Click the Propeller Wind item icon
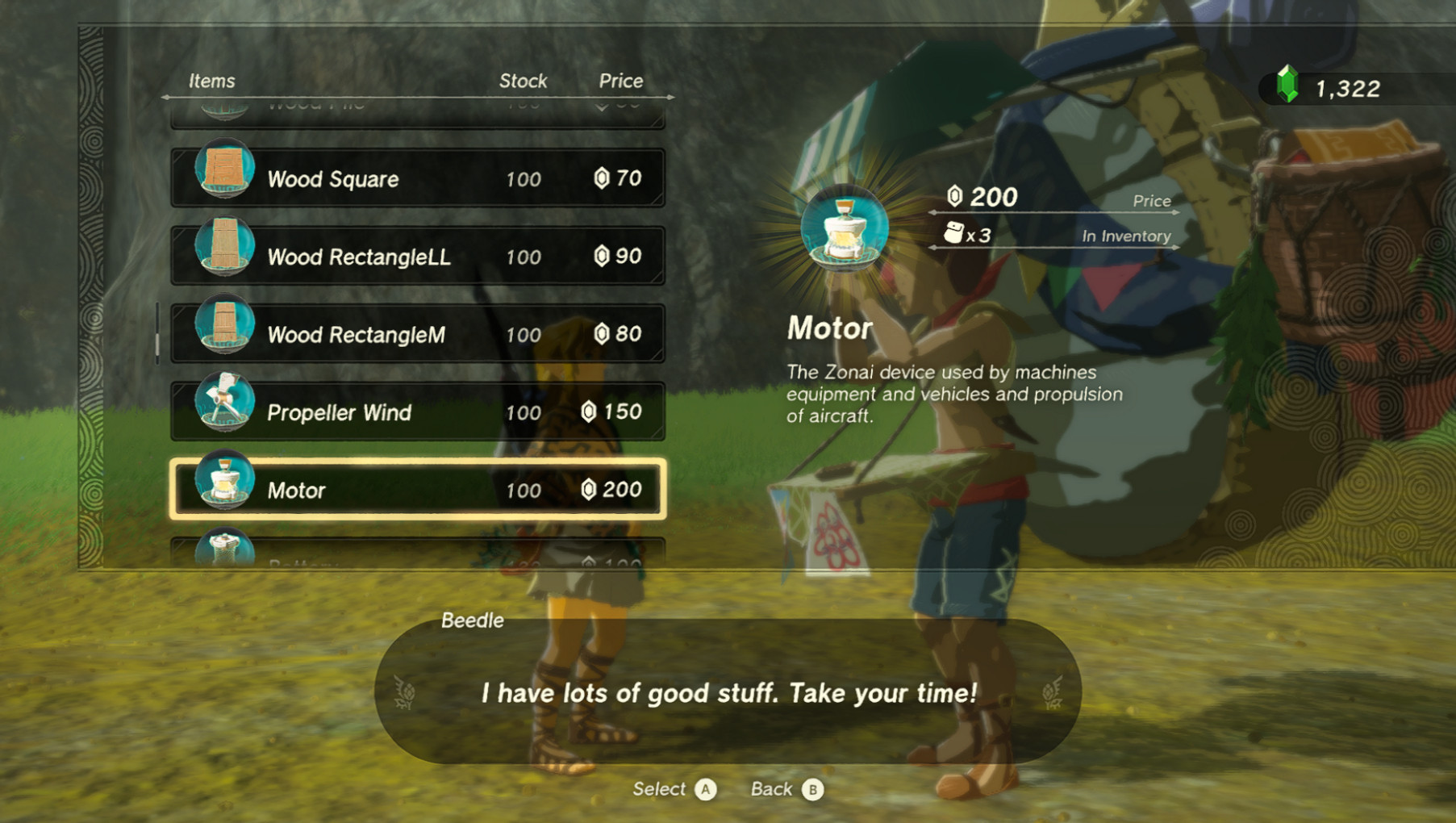The height and width of the screenshot is (823, 1456). 226,412
